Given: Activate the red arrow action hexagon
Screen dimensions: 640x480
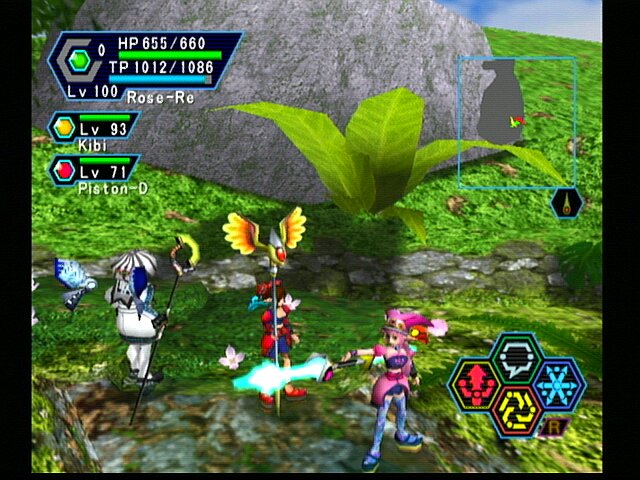Looking at the screenshot, I should [473, 383].
